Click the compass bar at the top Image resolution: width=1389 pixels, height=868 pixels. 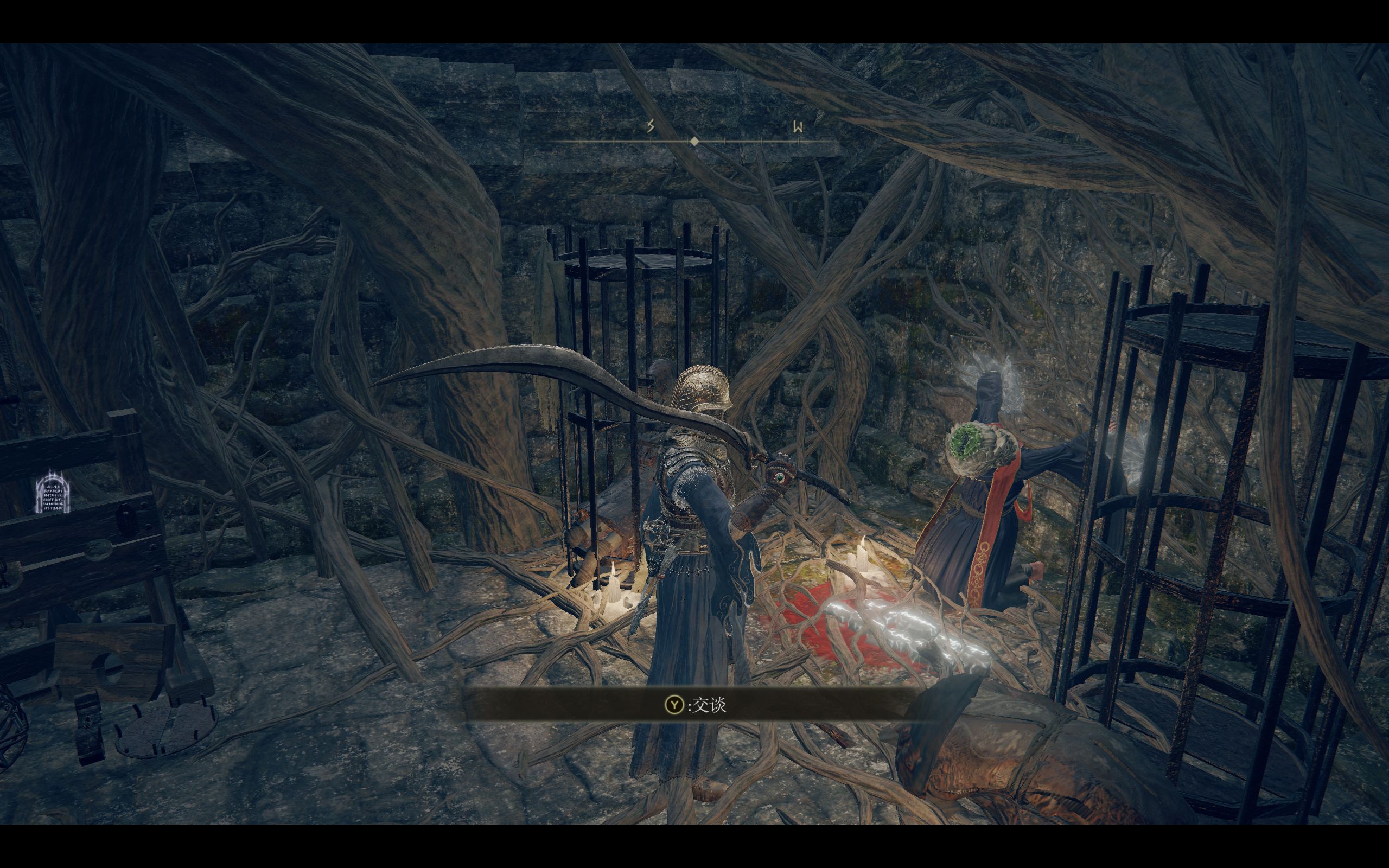click(694, 140)
